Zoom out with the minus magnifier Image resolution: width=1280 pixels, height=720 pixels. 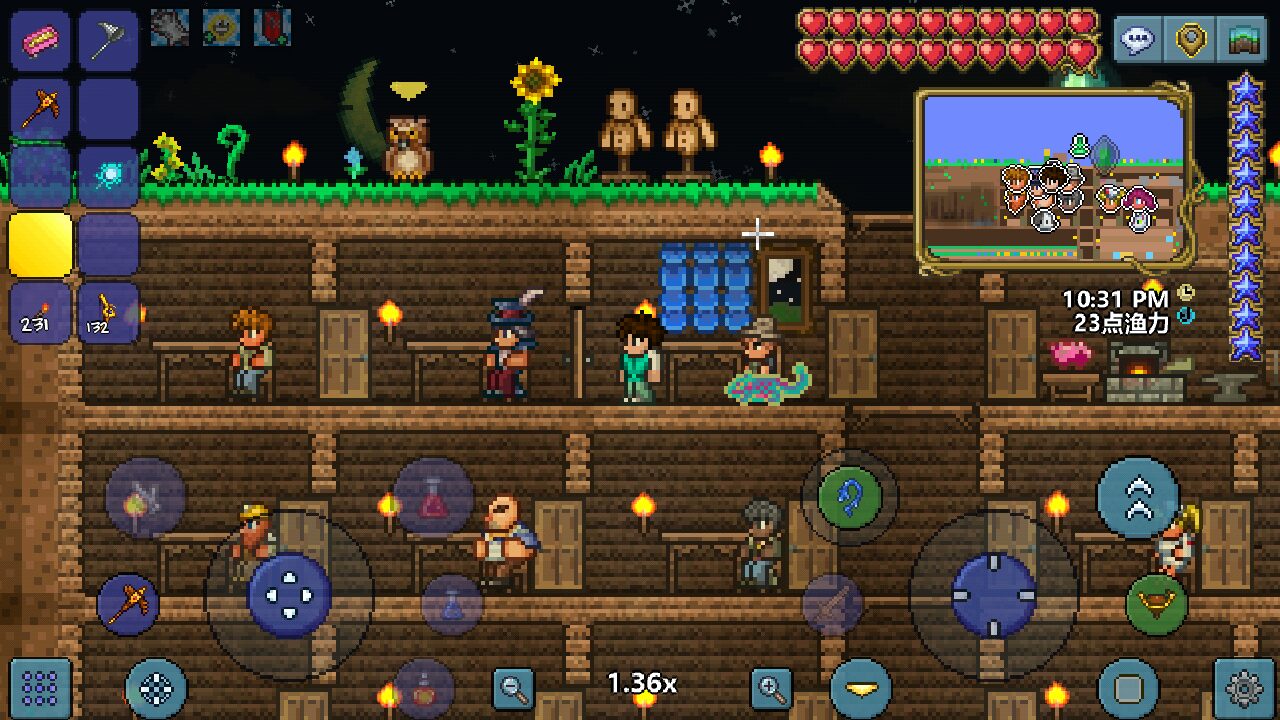[514, 687]
